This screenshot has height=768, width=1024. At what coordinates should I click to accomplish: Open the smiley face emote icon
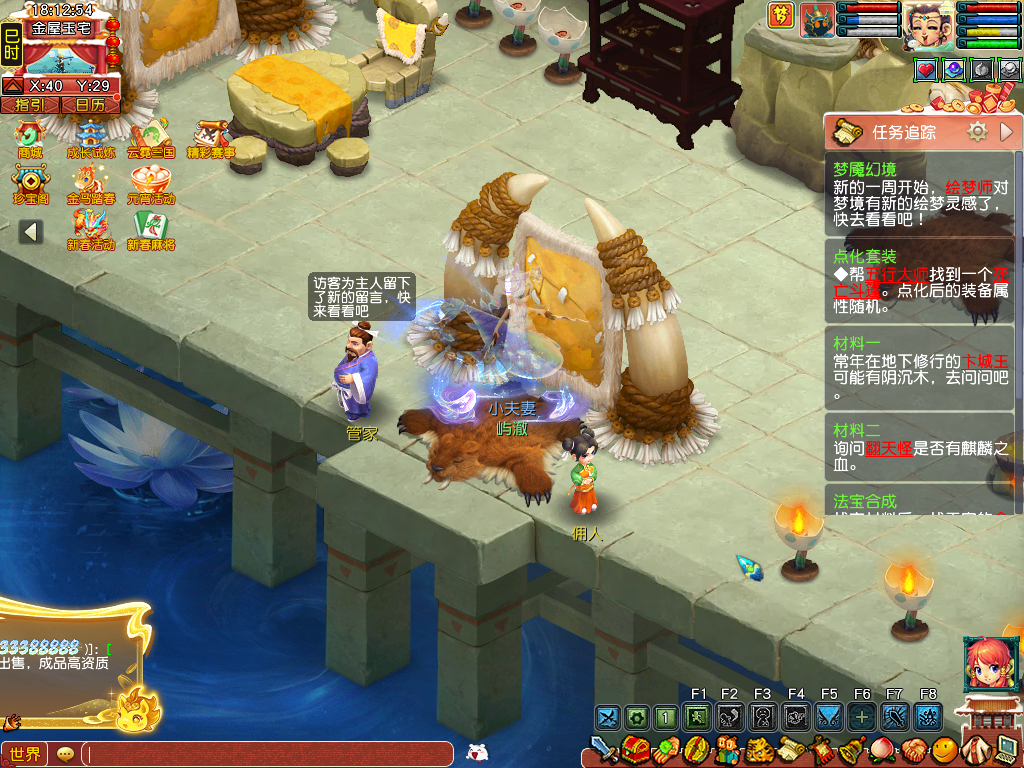pyautogui.click(x=943, y=749)
